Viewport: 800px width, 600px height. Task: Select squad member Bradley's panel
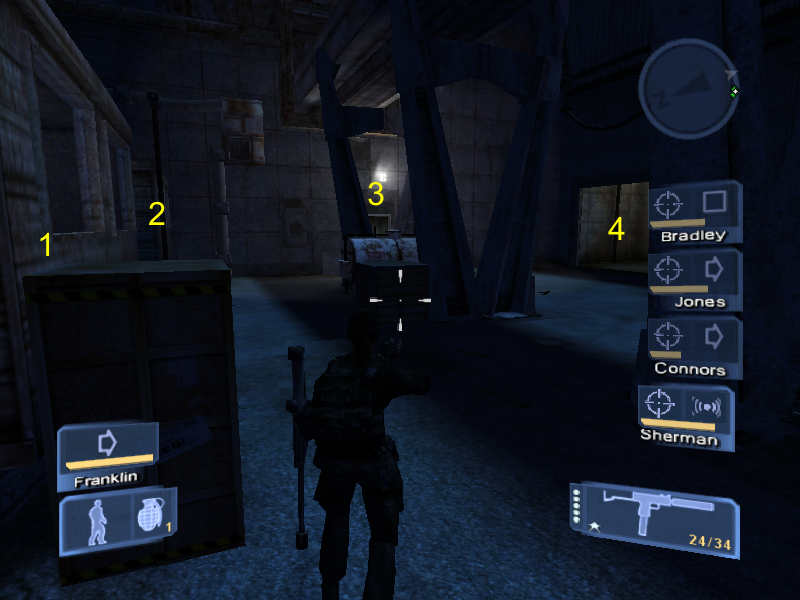click(695, 212)
